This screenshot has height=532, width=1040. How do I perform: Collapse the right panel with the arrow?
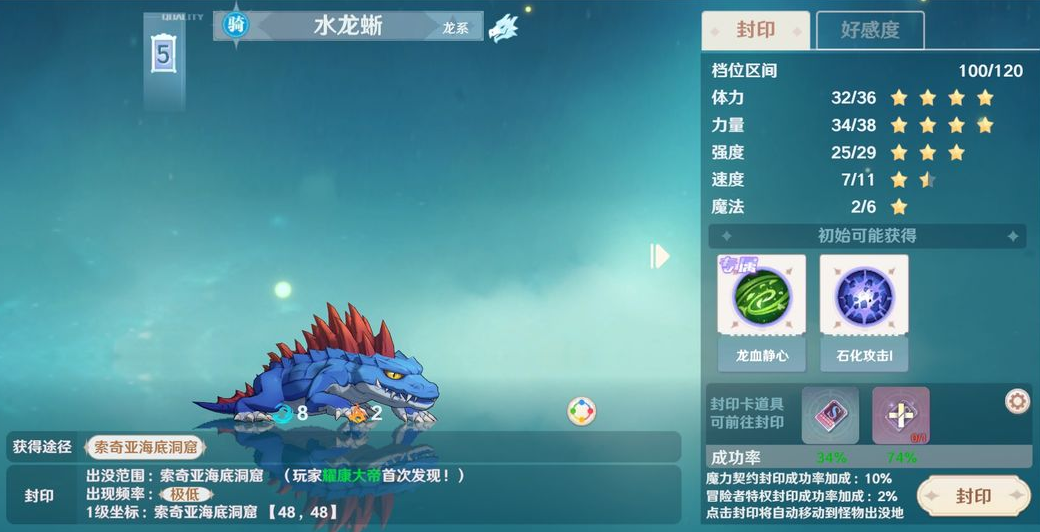[x=659, y=256]
